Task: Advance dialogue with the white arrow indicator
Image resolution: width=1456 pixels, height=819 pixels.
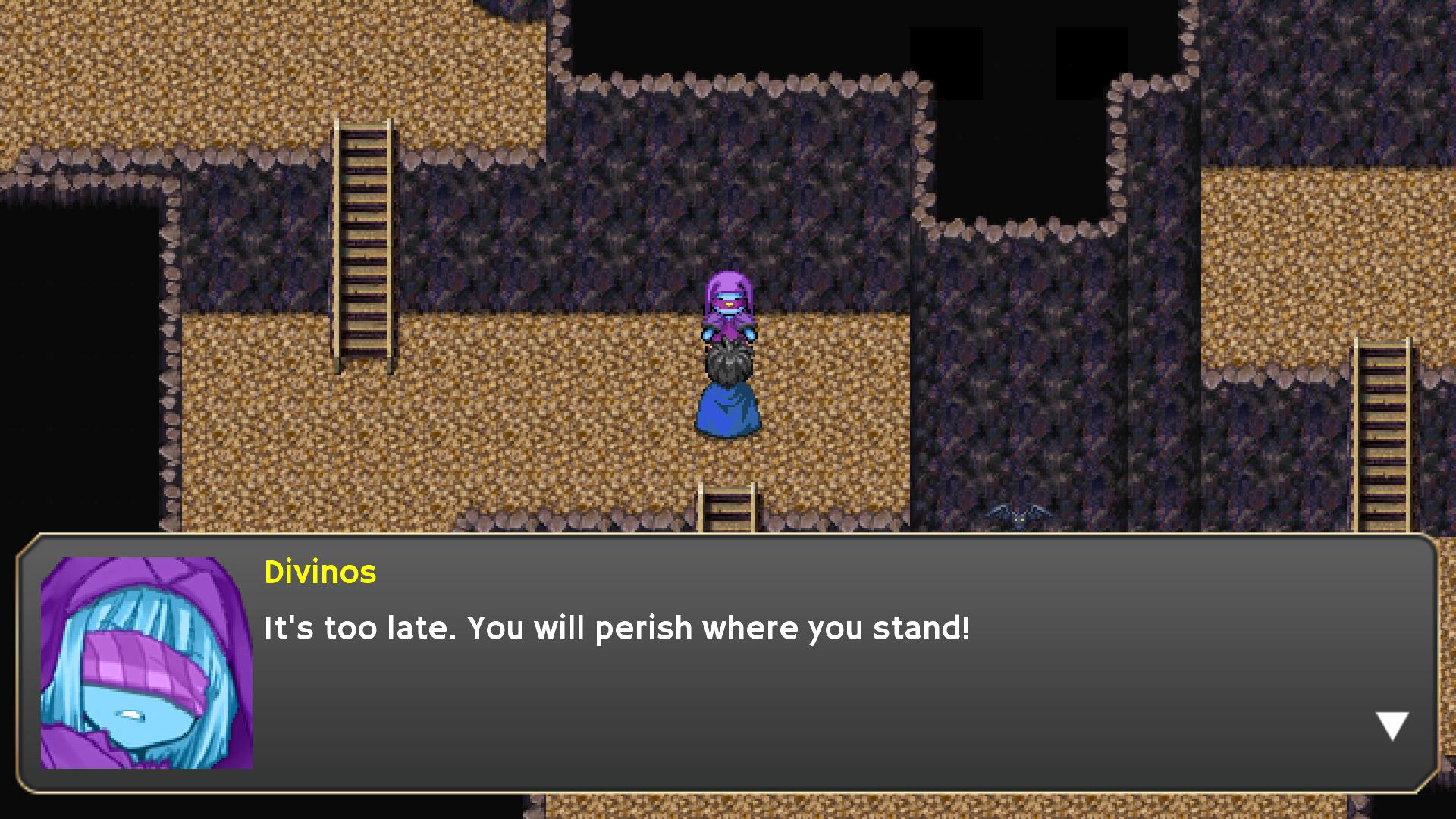Action: [1392, 725]
